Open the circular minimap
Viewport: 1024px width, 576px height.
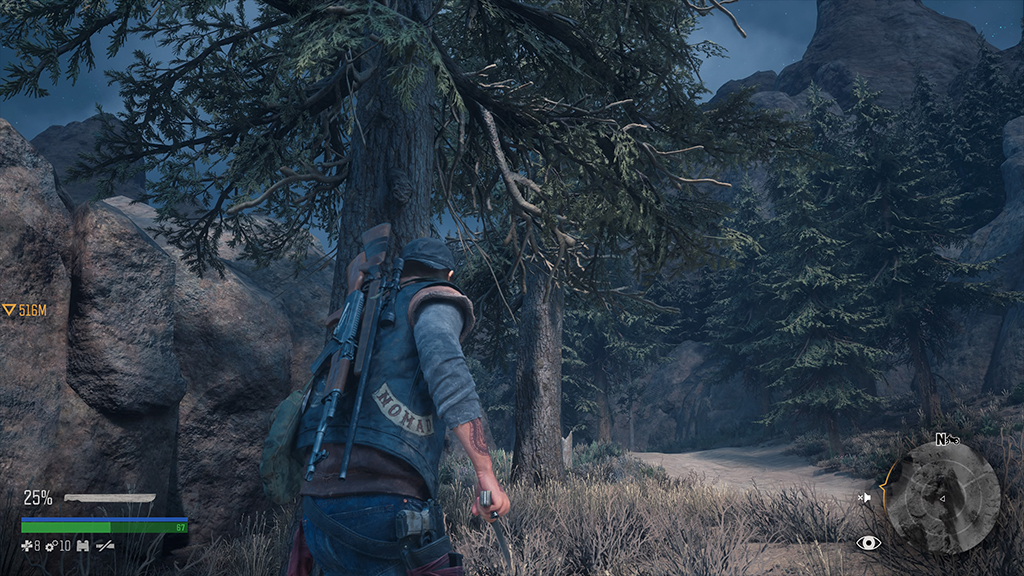pyautogui.click(x=943, y=497)
